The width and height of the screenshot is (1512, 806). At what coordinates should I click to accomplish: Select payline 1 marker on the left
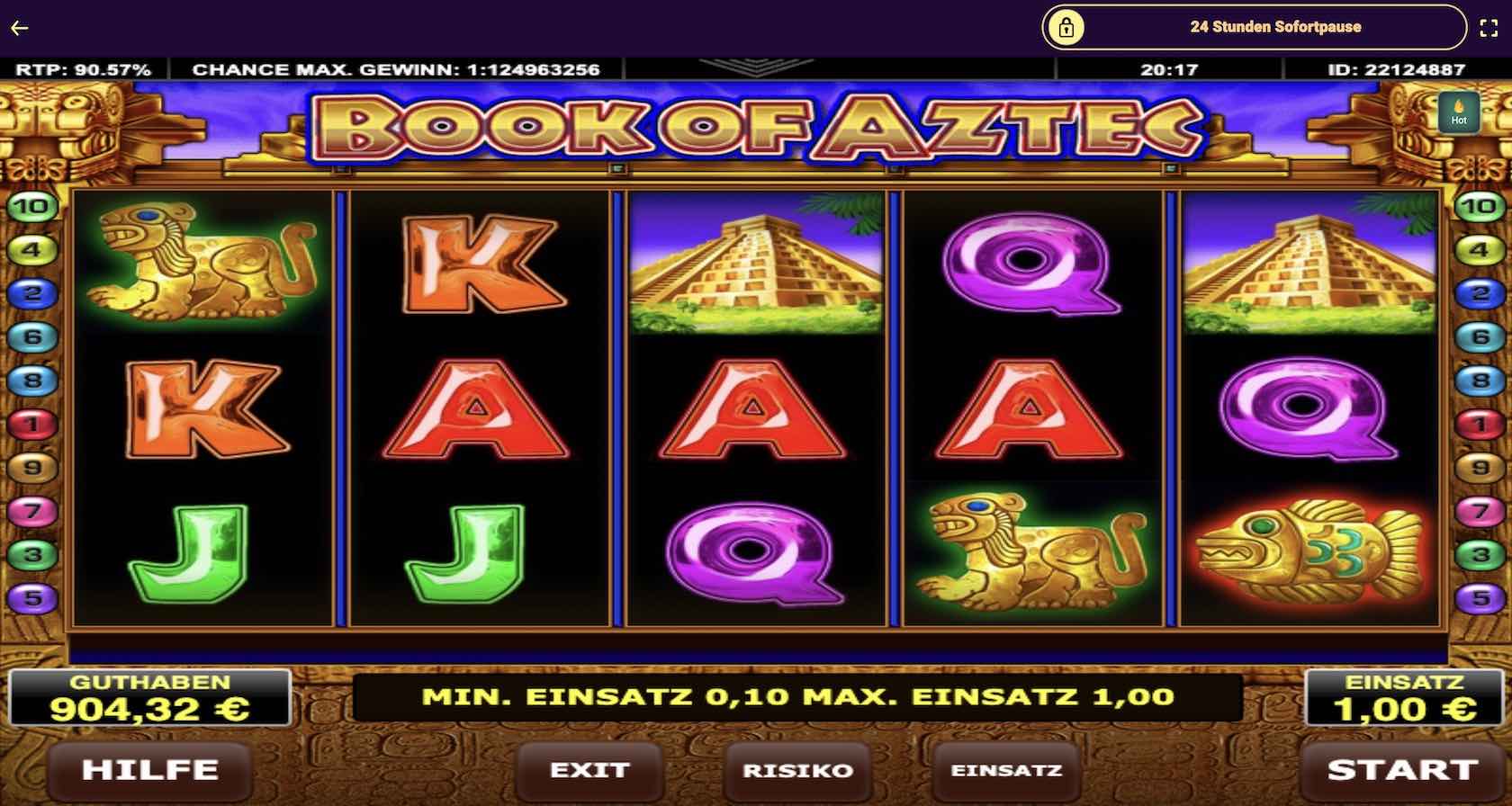point(30,422)
